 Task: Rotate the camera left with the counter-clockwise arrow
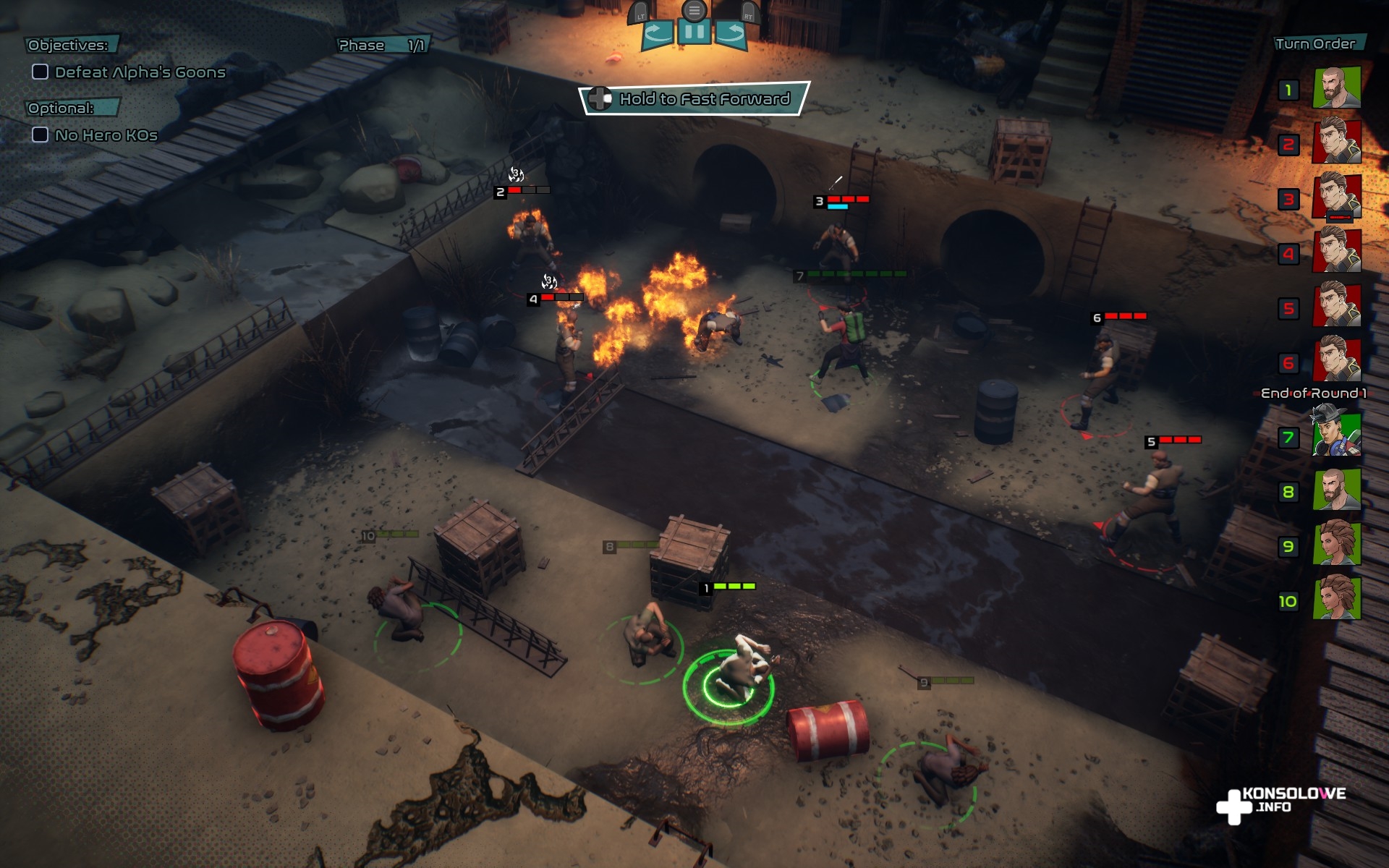[x=657, y=33]
